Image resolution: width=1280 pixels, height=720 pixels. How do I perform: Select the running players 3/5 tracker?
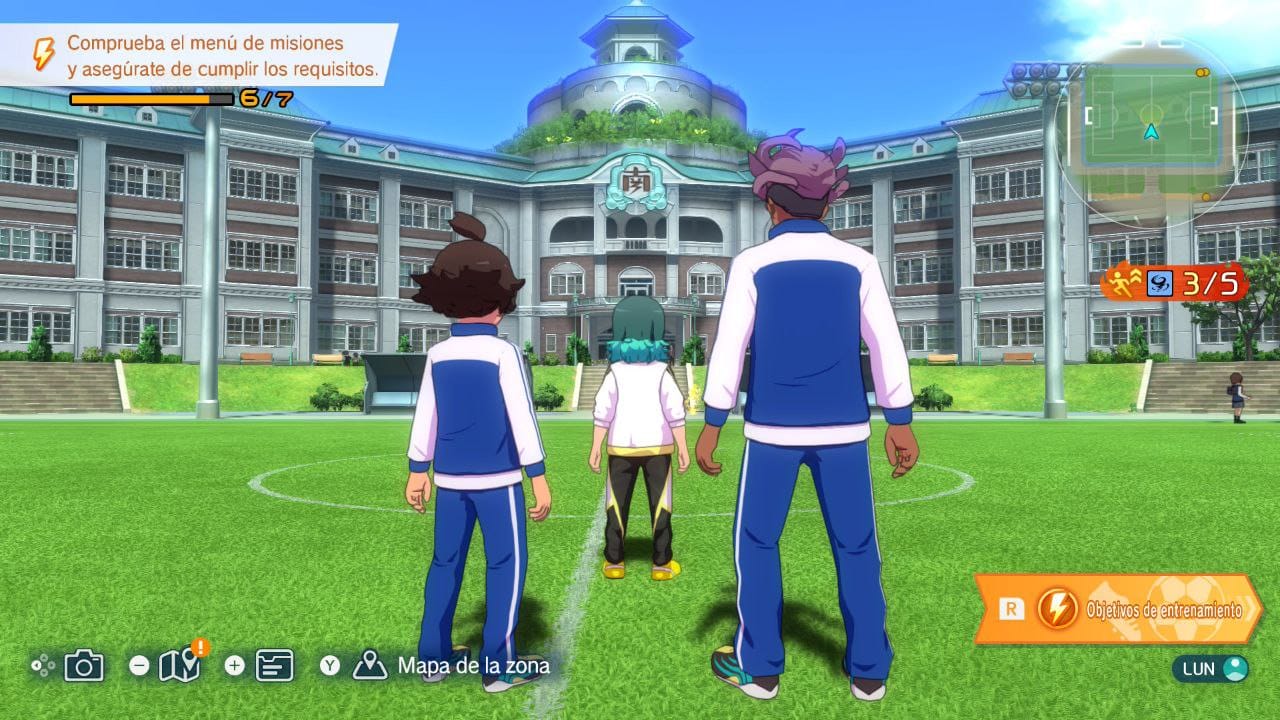point(1176,284)
